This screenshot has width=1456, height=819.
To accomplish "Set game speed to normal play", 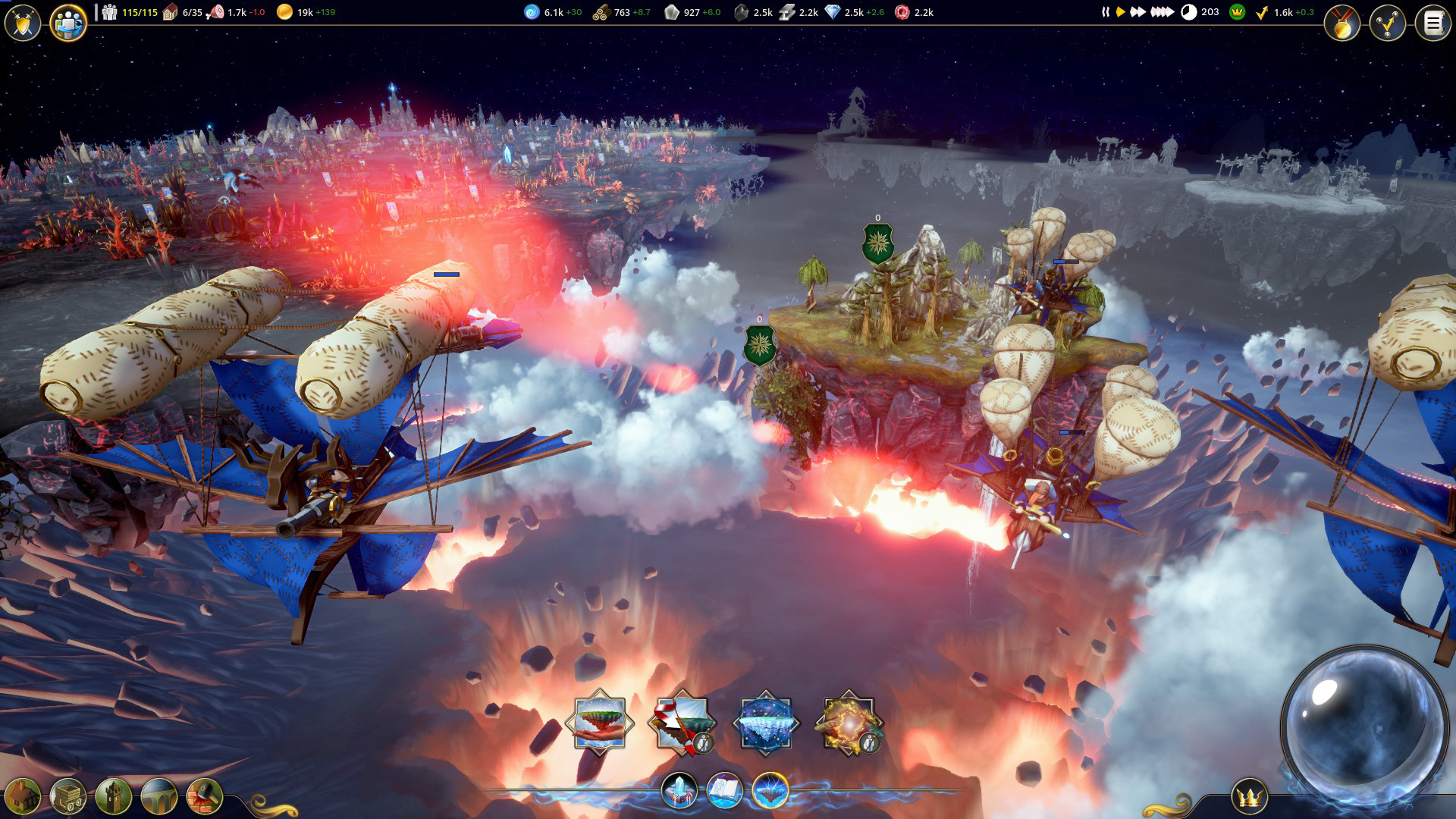I will (x=1120, y=12).
